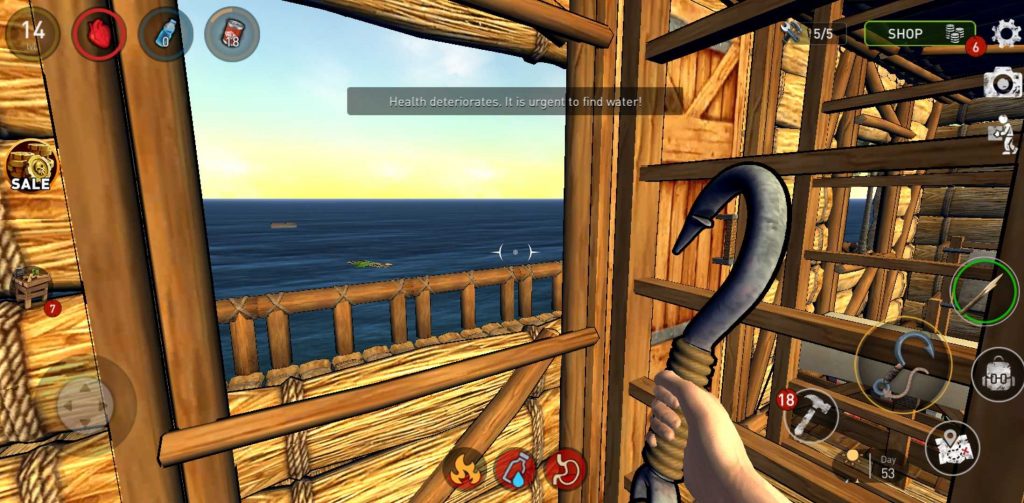
Task: Tap the water bottle thirst indicator
Action: point(165,35)
